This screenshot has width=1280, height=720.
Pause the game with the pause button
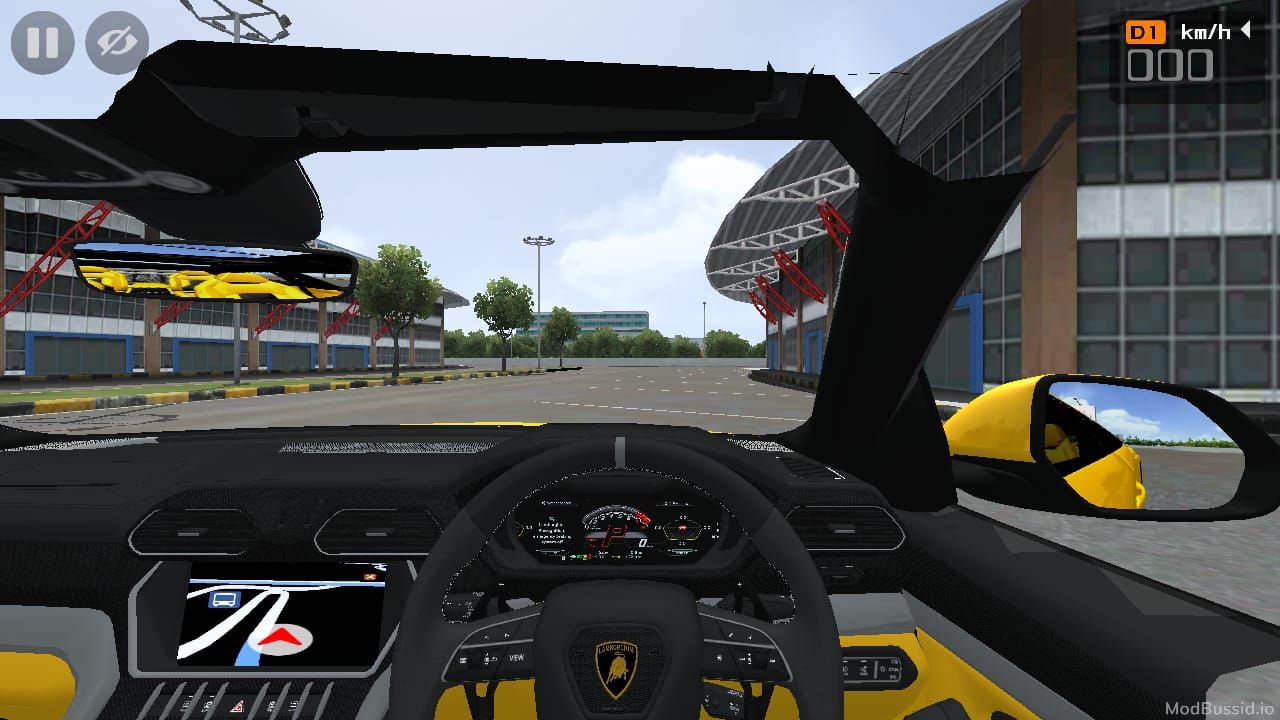point(42,43)
